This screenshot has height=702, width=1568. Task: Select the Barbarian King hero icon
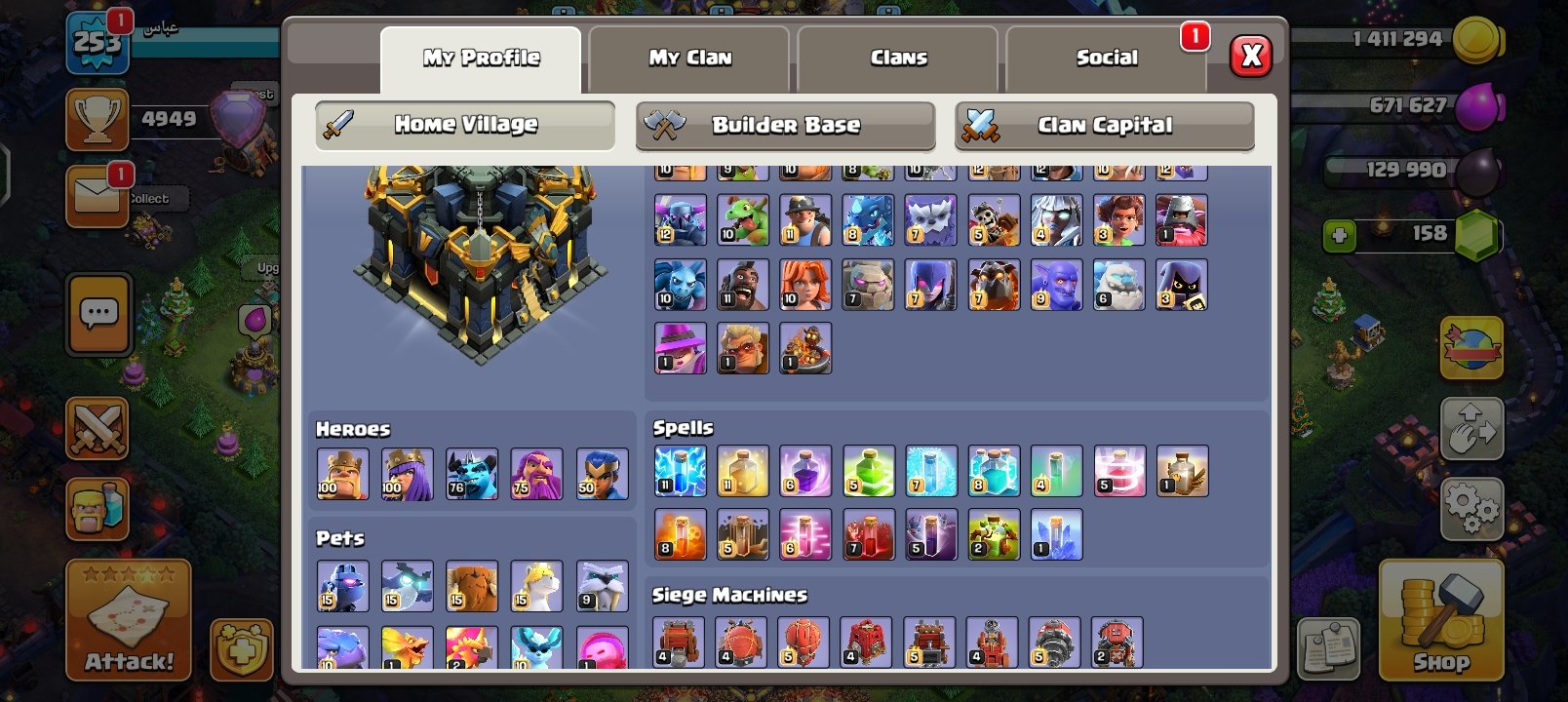pos(342,474)
